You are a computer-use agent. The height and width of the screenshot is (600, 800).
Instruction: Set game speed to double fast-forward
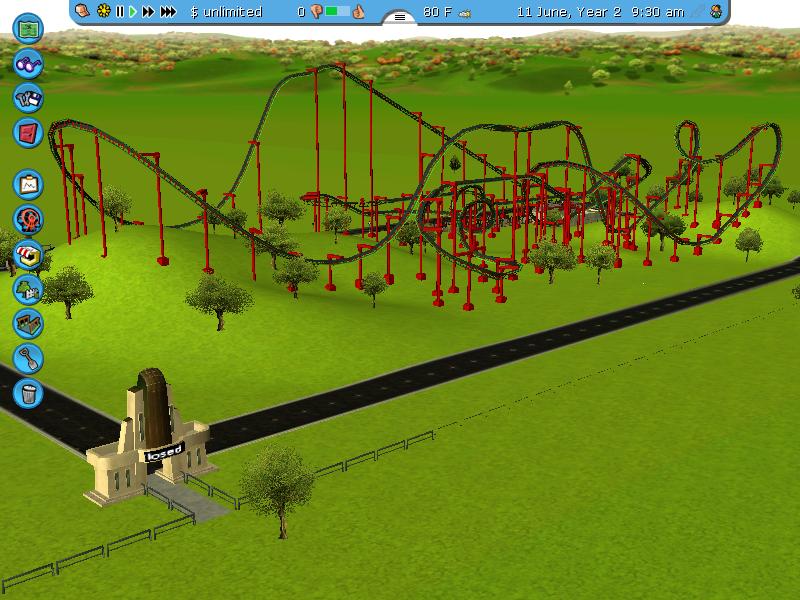click(149, 12)
